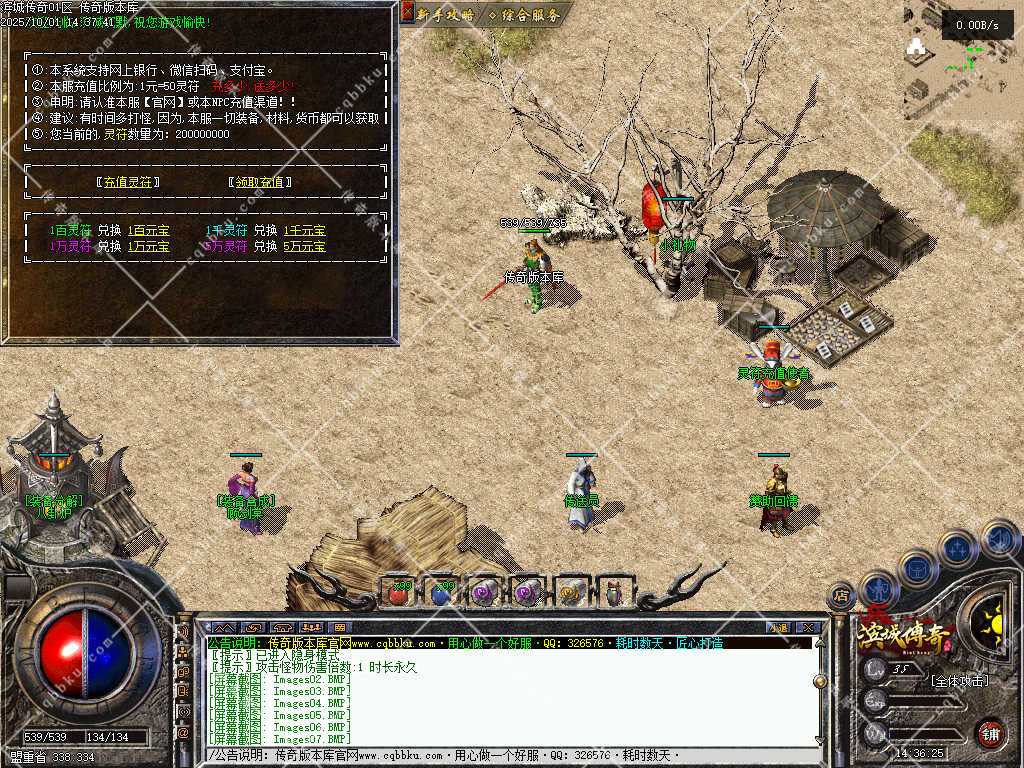Open the red 铺 stall button
The image size is (1024, 768).
point(990,731)
